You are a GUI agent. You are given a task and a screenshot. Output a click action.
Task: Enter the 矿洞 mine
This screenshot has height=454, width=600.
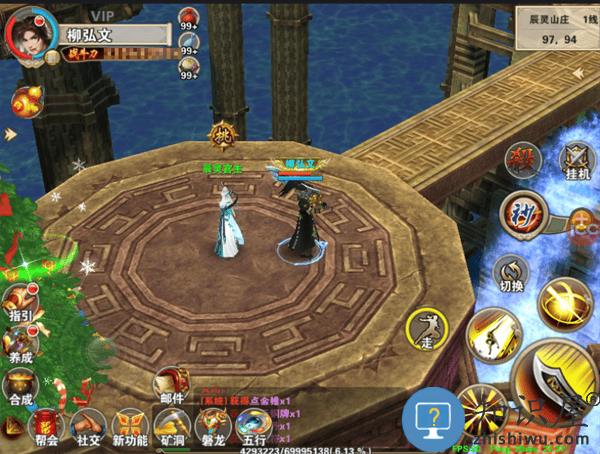(172, 429)
